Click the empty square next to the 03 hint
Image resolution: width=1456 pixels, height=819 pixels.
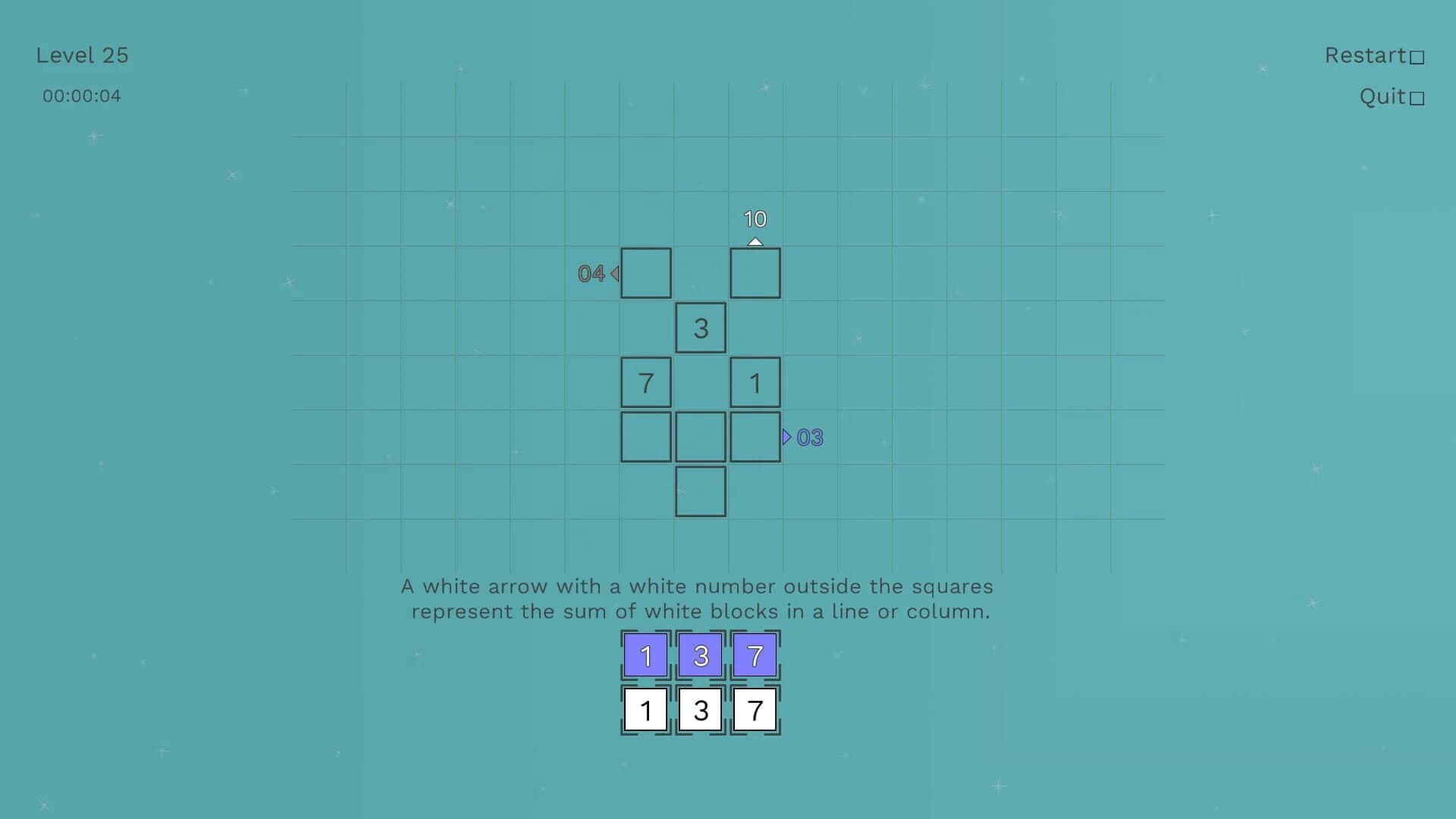755,436
